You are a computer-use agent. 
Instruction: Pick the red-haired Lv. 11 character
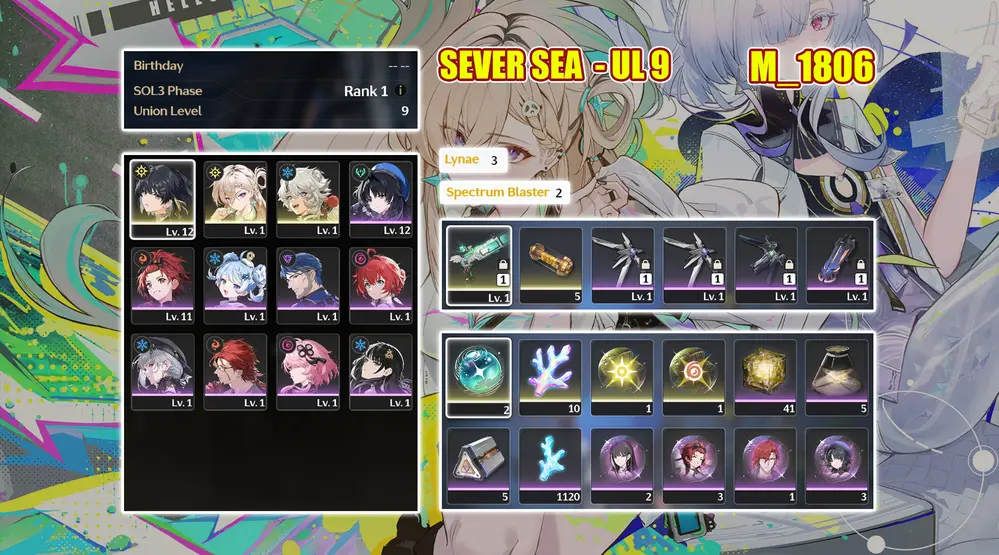tap(163, 284)
